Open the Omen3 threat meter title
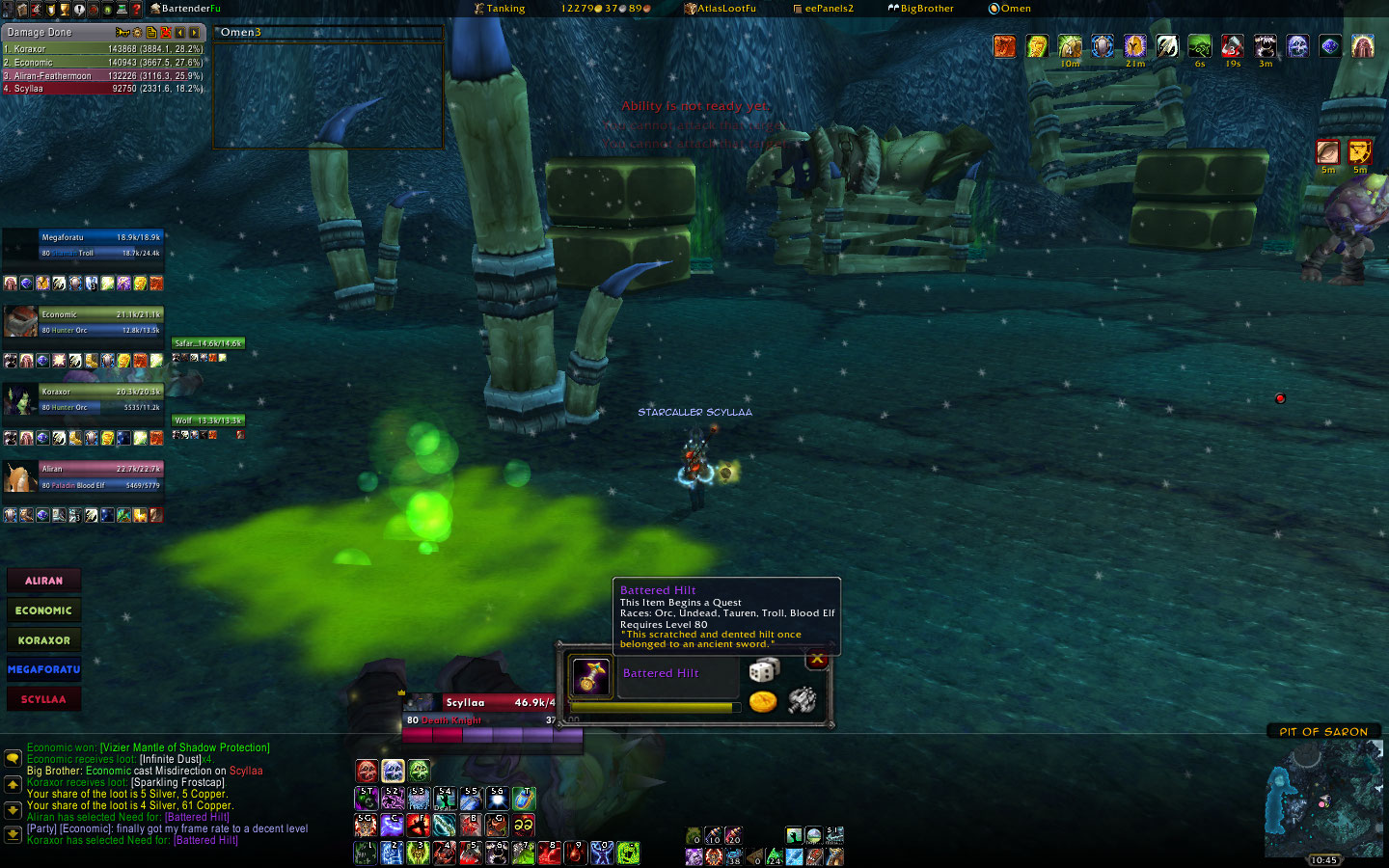This screenshot has height=868, width=1389. 240,32
